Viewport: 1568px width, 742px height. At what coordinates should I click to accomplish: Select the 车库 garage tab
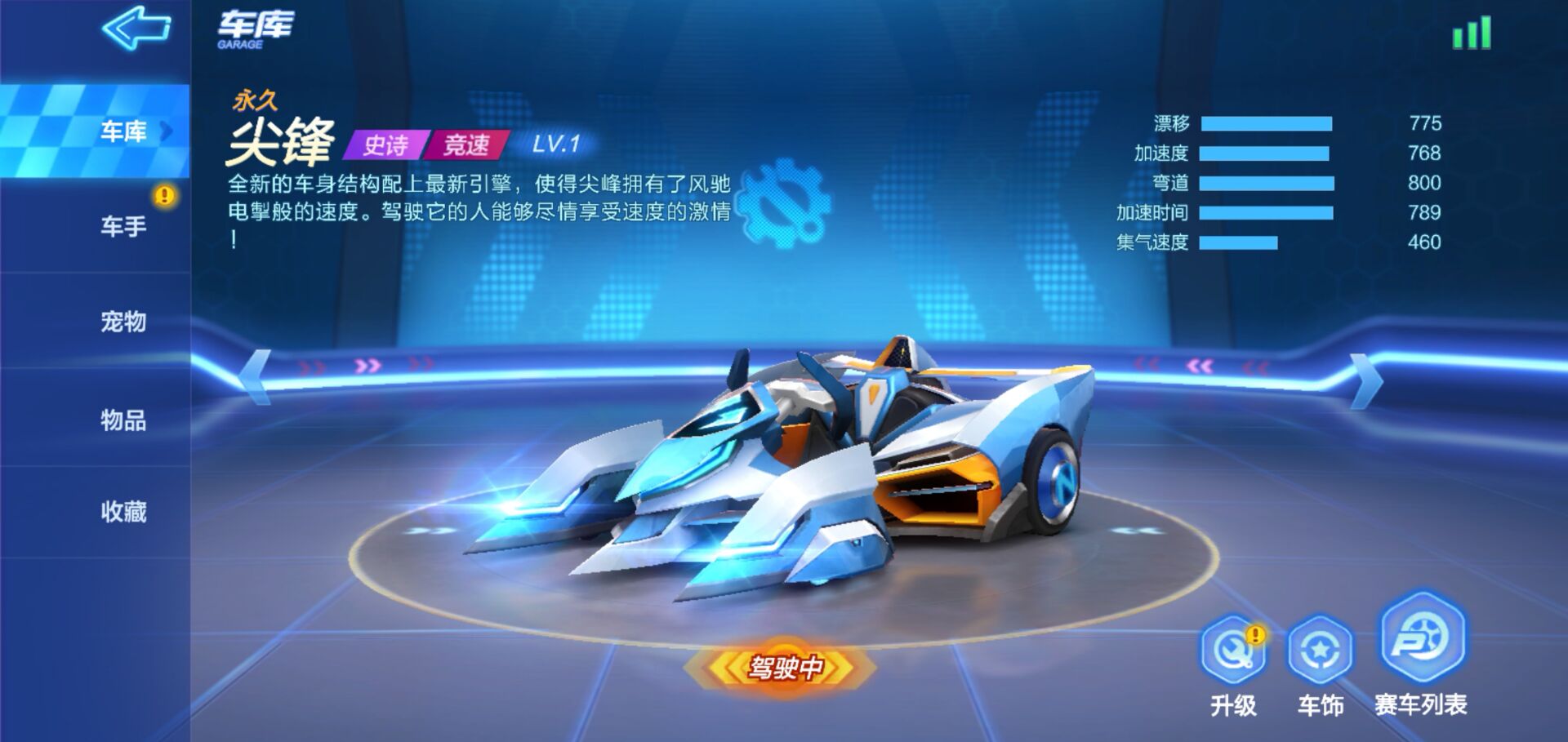click(122, 131)
